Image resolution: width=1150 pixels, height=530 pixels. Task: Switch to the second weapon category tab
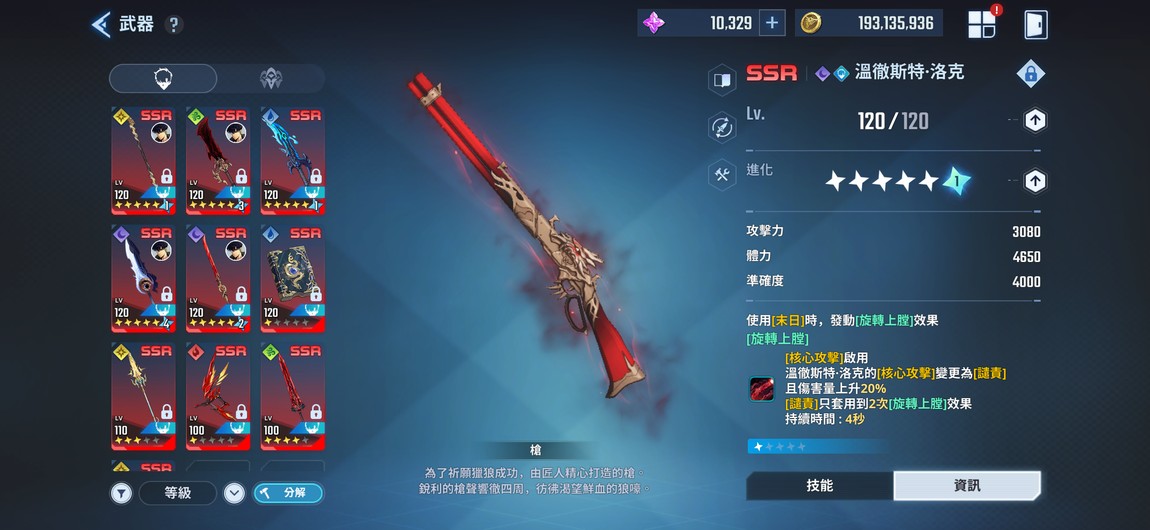coord(270,79)
